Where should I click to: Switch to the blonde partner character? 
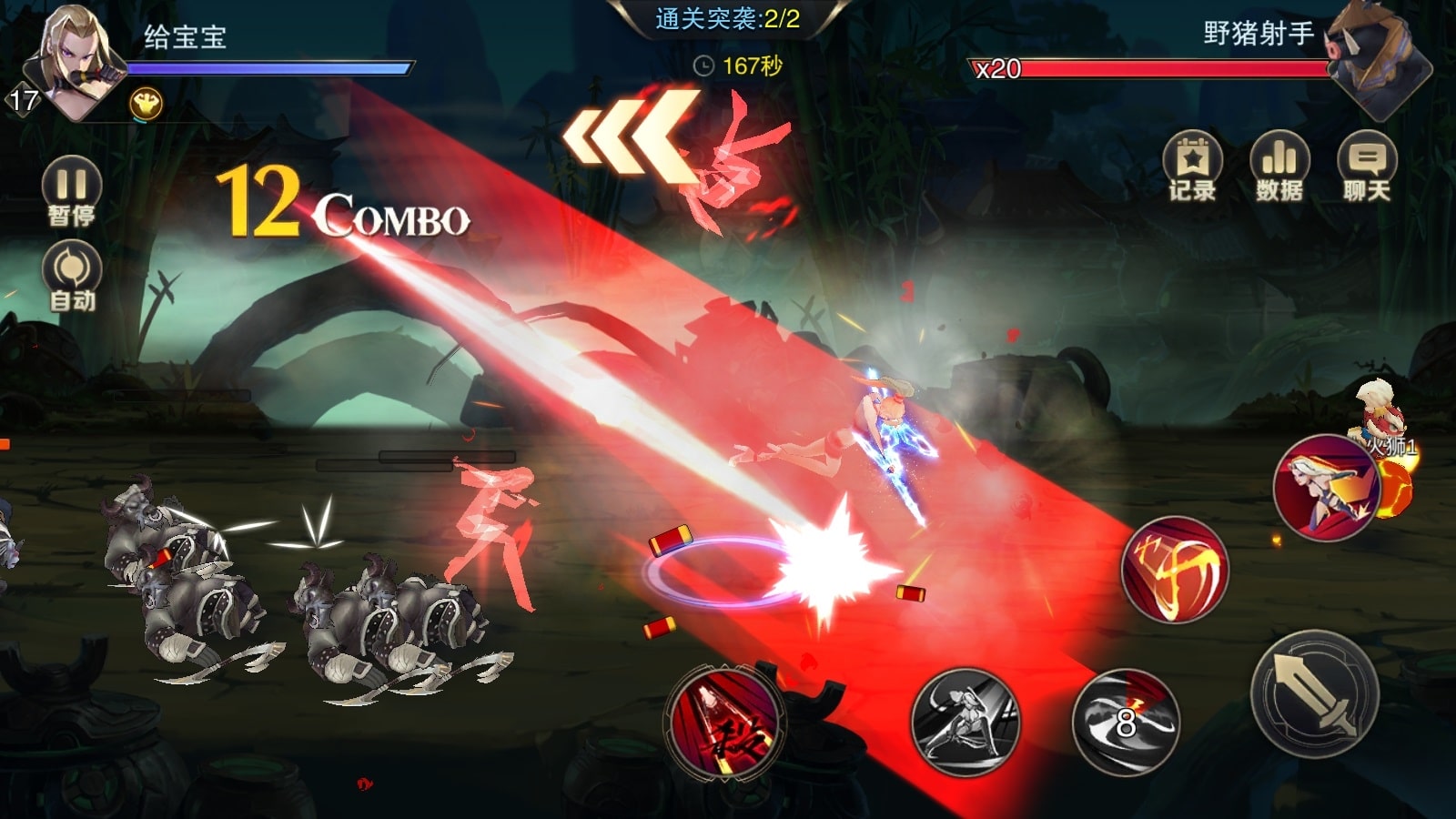1327,489
